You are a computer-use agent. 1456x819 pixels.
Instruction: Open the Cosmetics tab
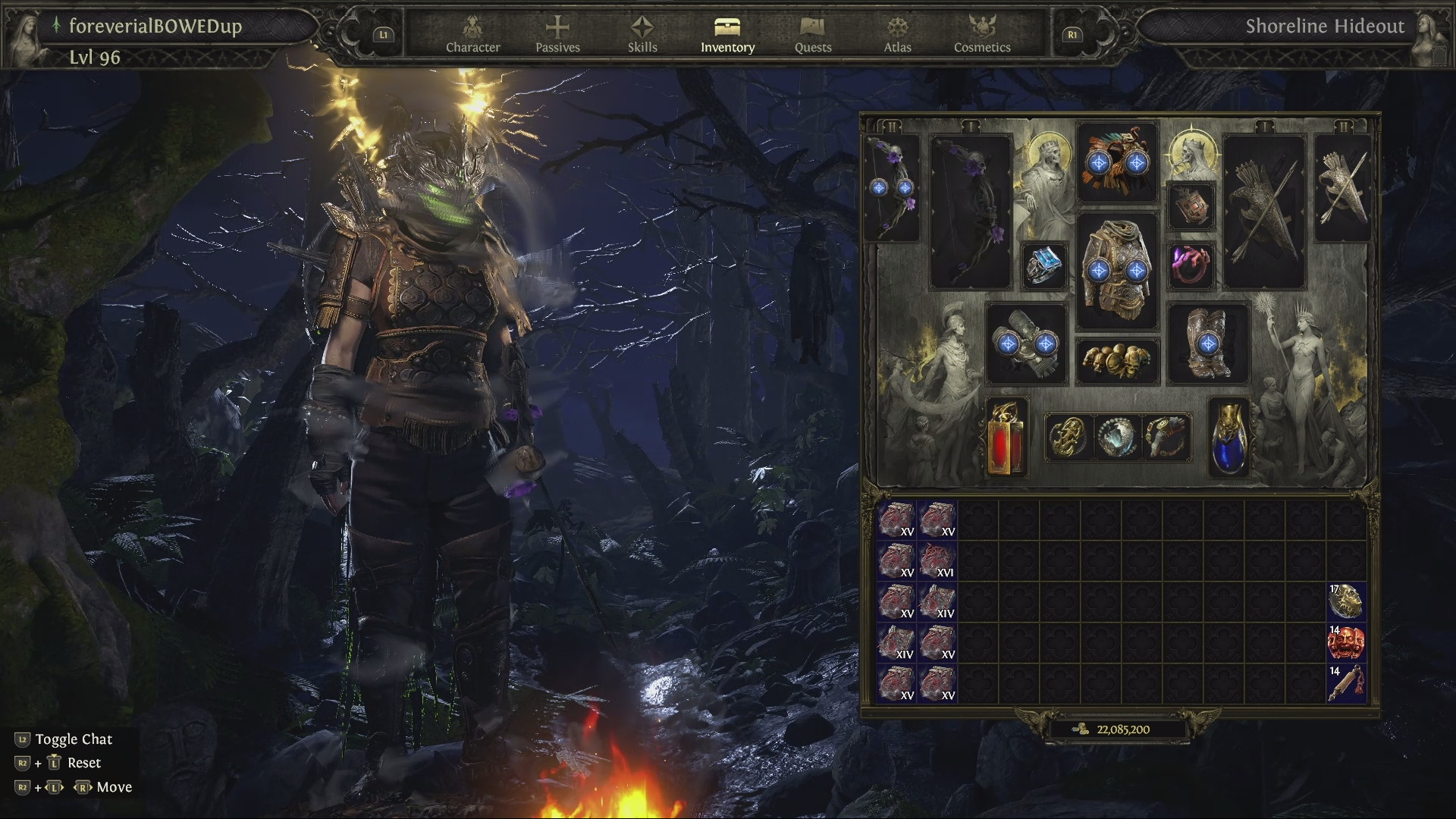(982, 35)
